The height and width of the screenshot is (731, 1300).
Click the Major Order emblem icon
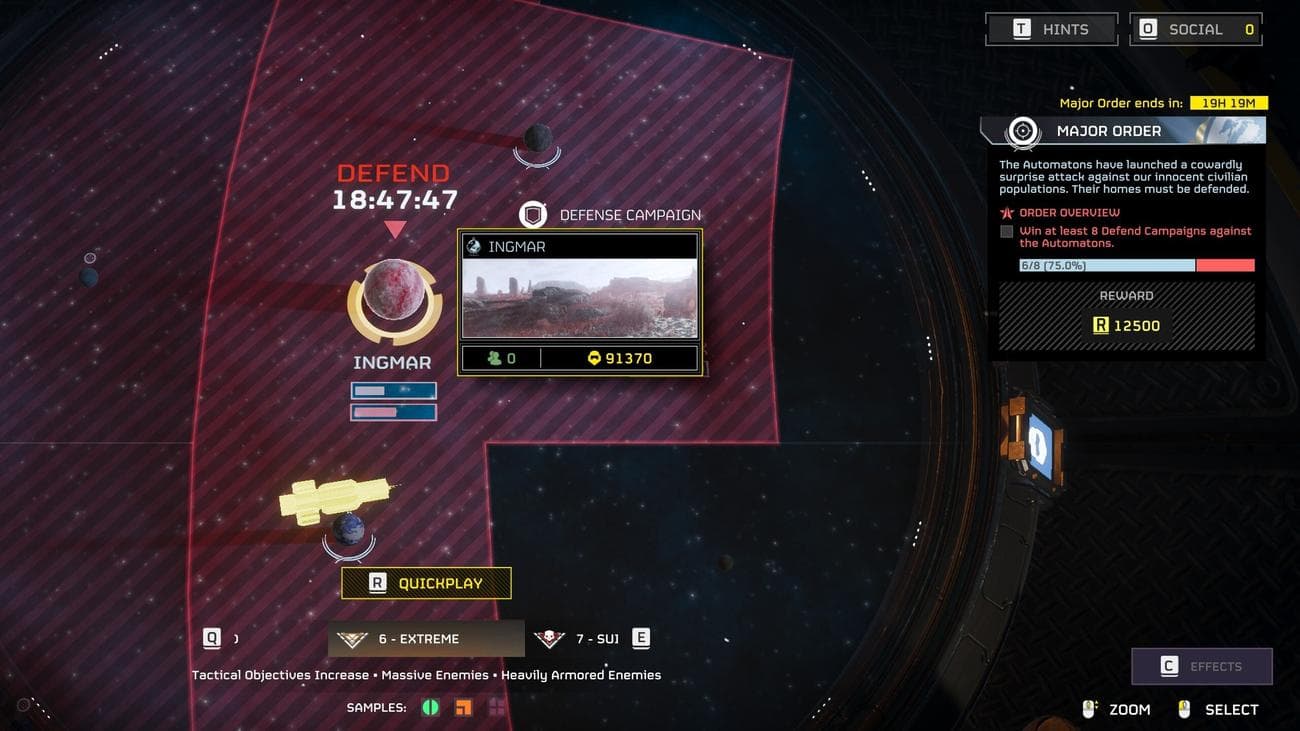(x=1020, y=129)
